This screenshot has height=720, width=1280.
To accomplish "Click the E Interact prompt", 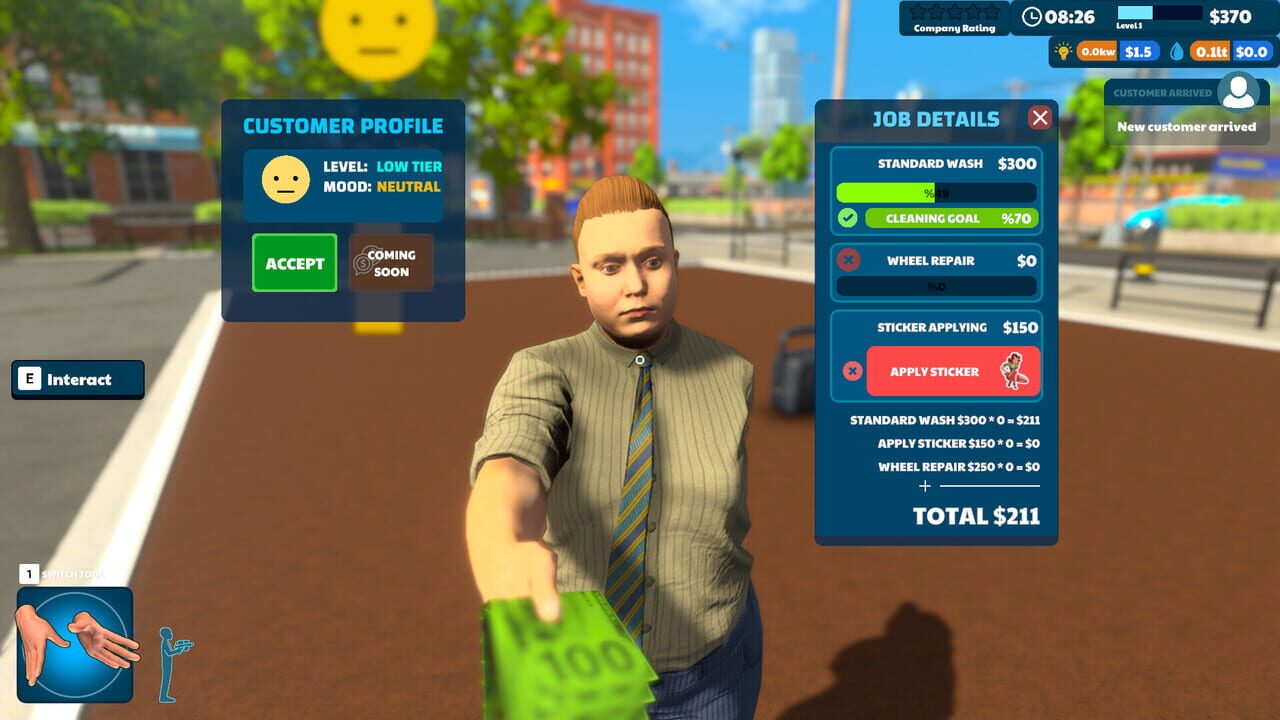I will pos(77,379).
